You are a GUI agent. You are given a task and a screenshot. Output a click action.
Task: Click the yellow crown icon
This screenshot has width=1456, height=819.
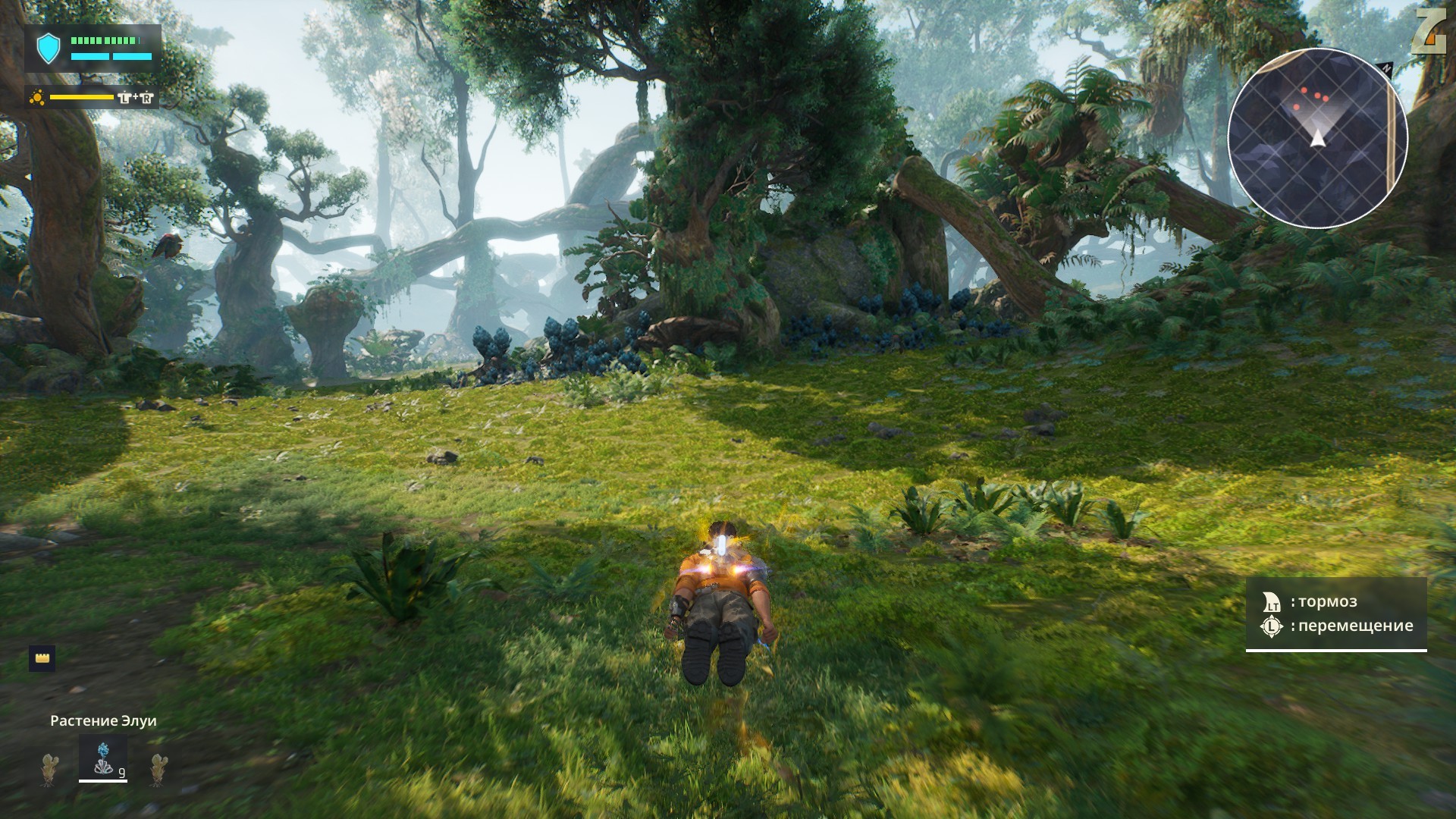(x=42, y=658)
